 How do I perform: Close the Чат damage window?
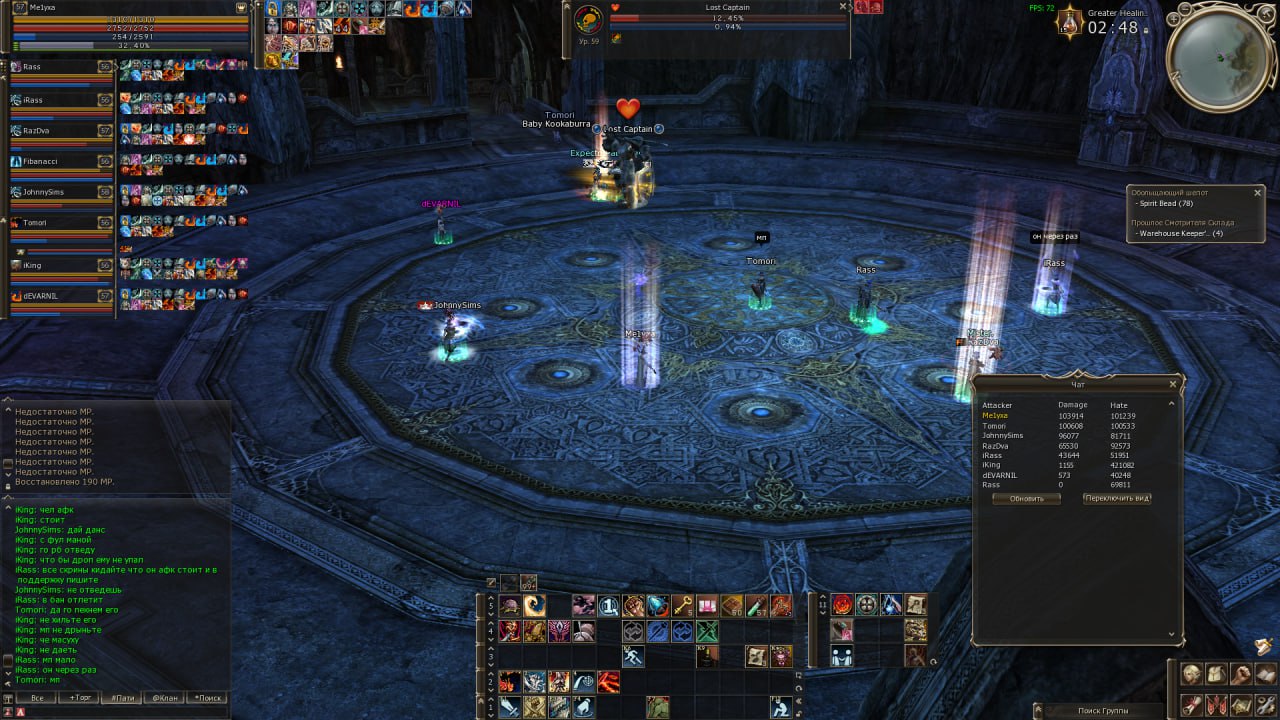pos(1173,384)
